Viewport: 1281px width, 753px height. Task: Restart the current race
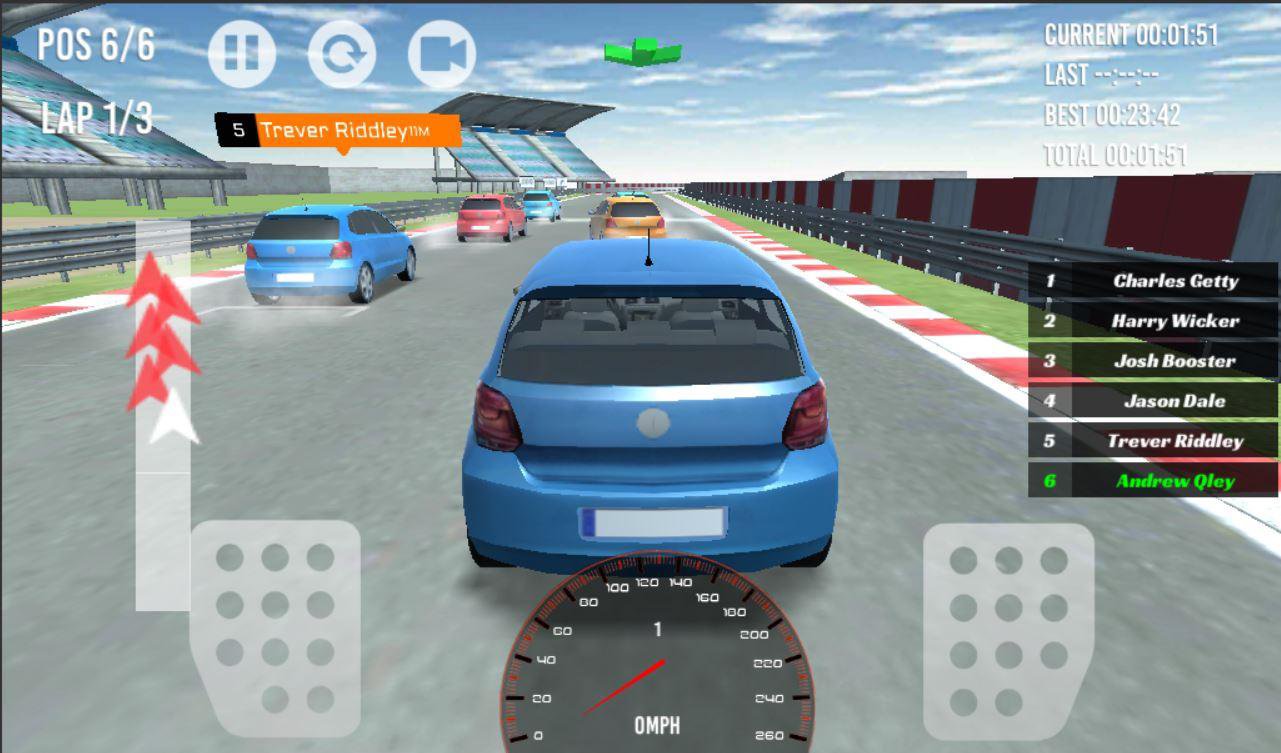(x=345, y=53)
